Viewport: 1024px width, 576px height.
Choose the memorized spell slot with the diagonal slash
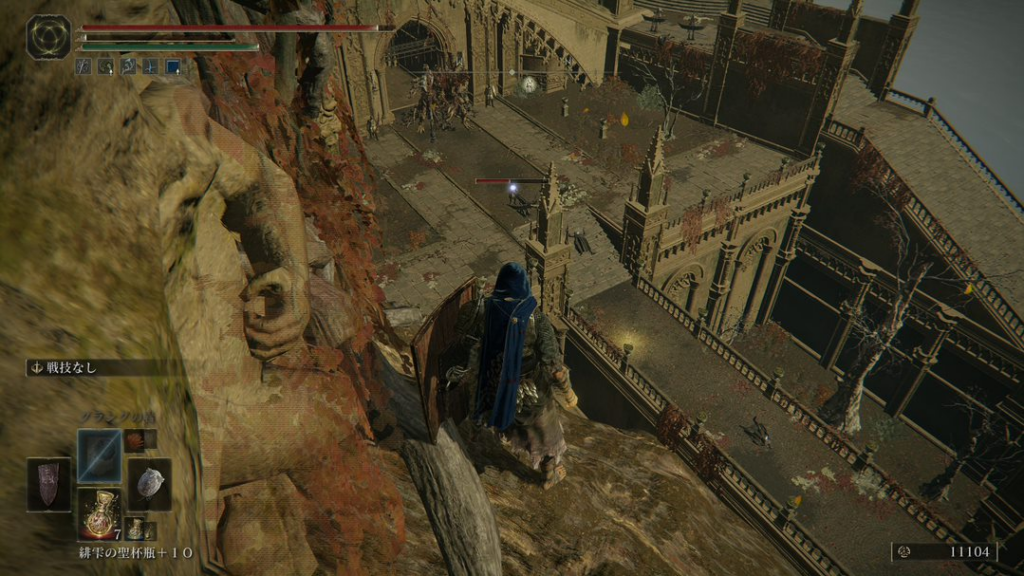(x=100, y=455)
